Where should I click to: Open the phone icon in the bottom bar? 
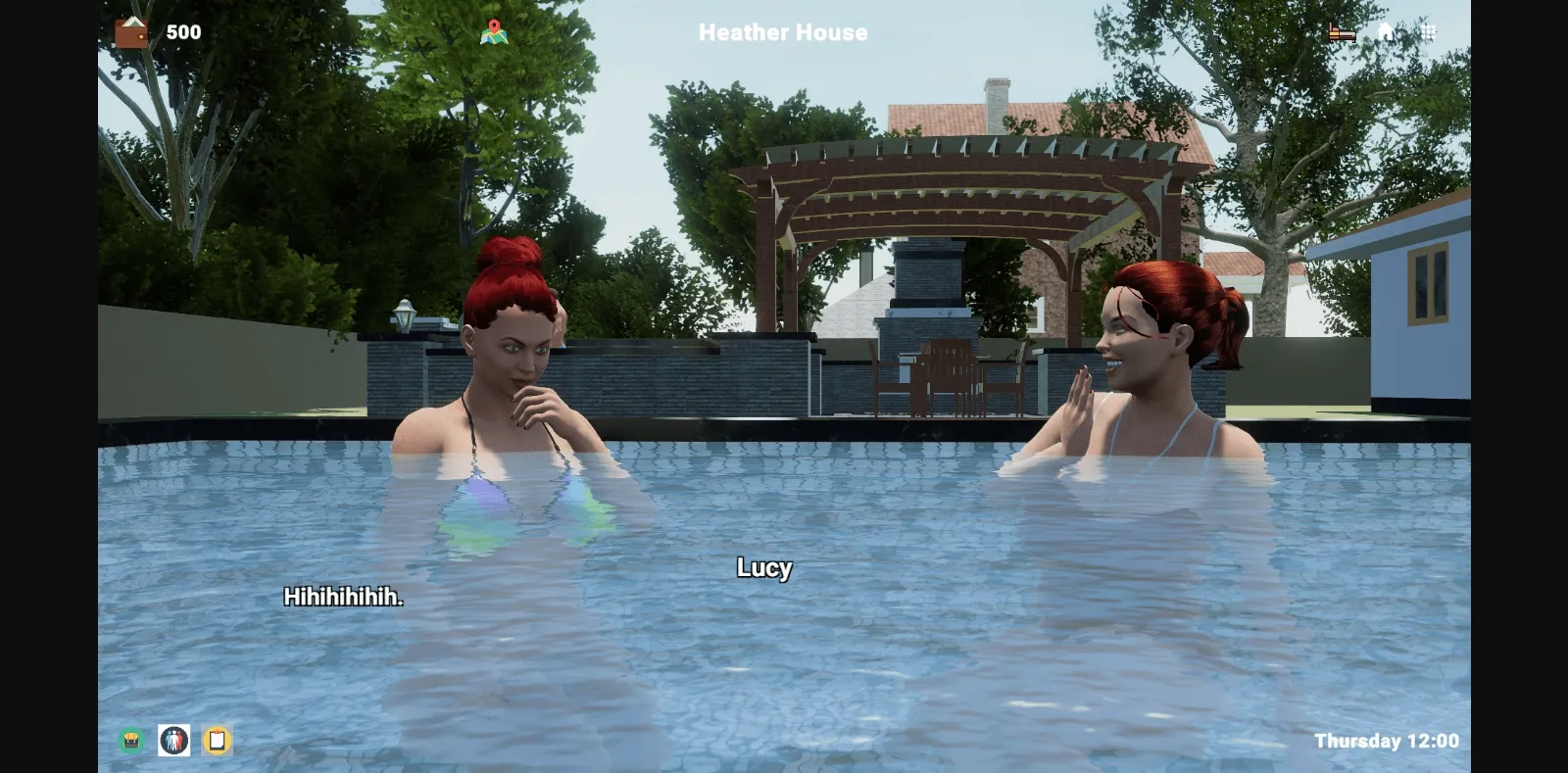216,742
